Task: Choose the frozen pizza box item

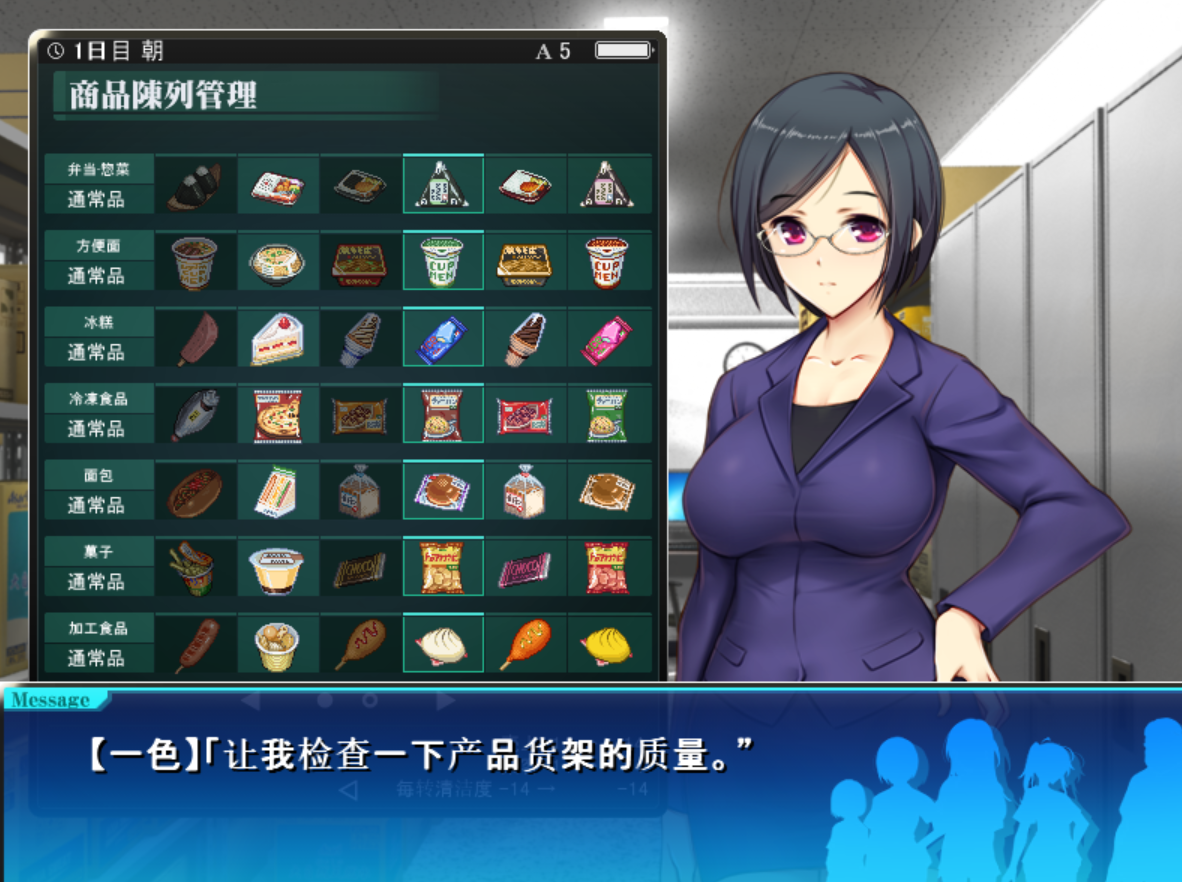Action: click(x=277, y=415)
